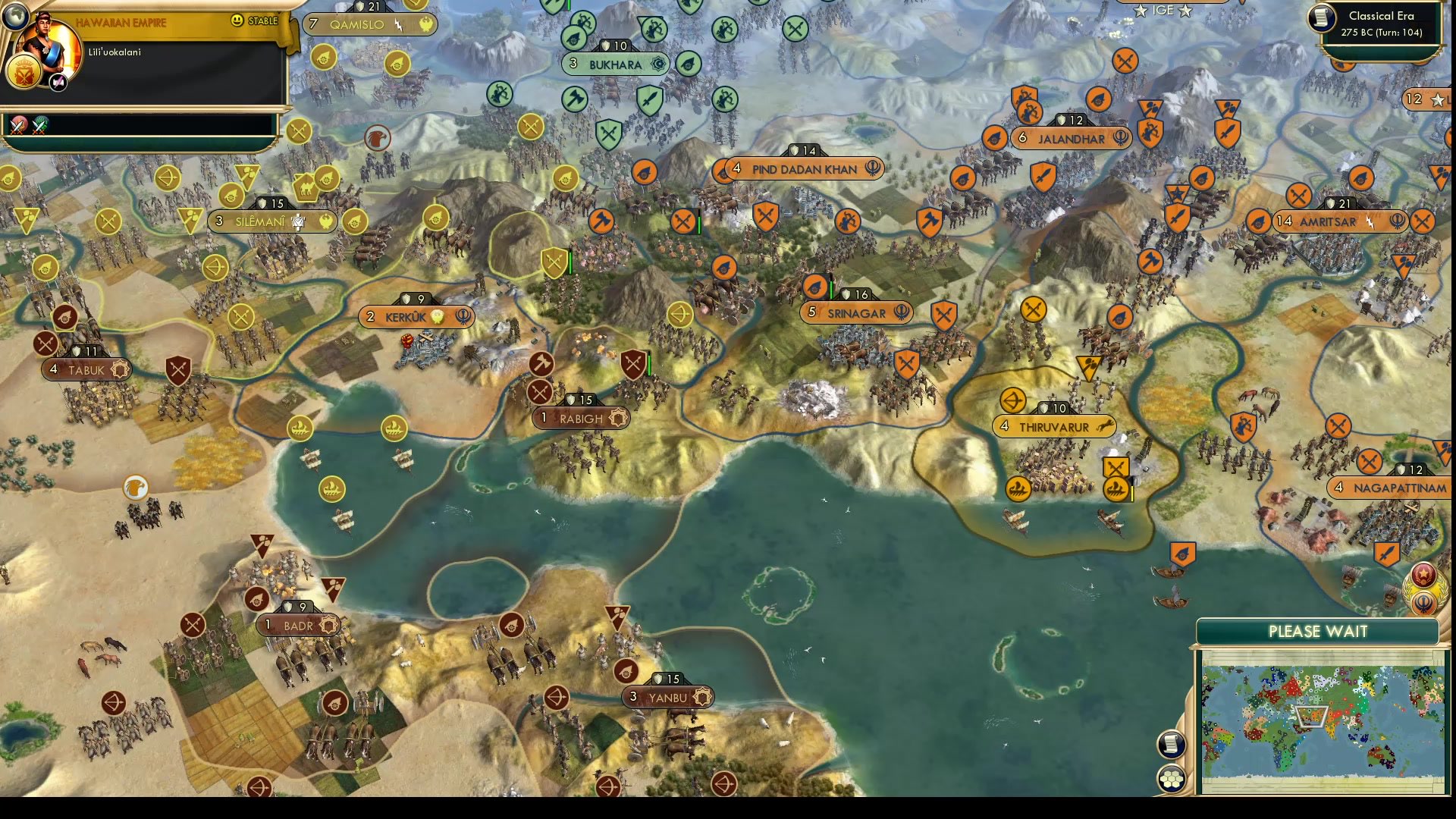
Task: Open the notification log scroll icon
Action: [1172, 744]
